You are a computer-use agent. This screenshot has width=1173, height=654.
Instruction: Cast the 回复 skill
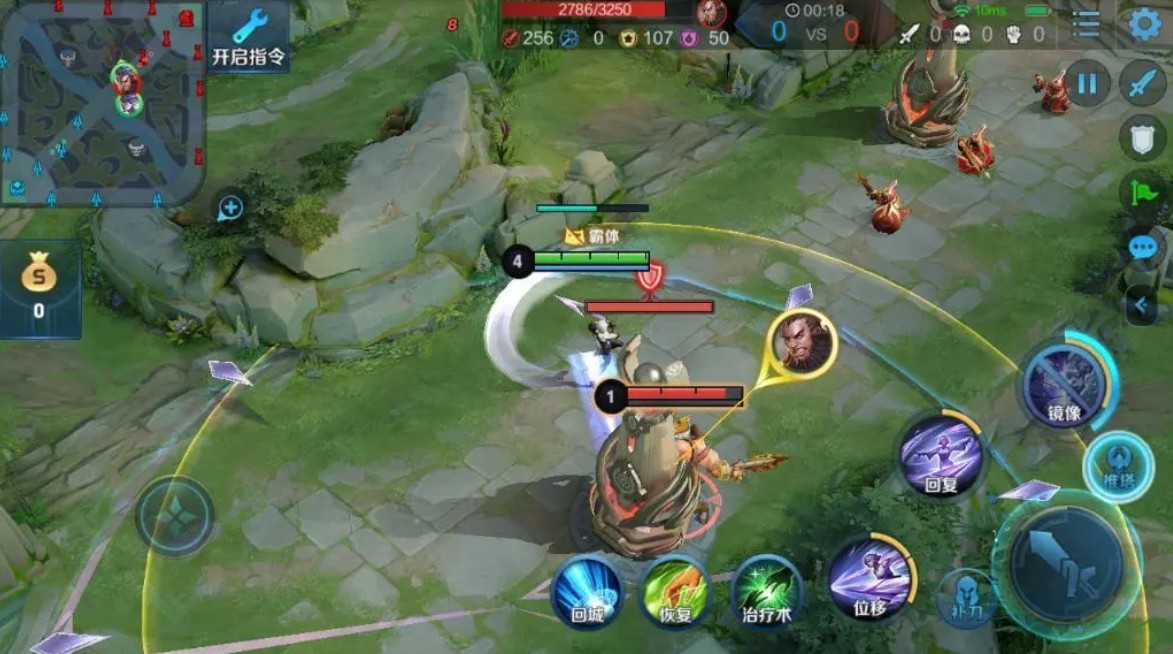click(x=941, y=455)
